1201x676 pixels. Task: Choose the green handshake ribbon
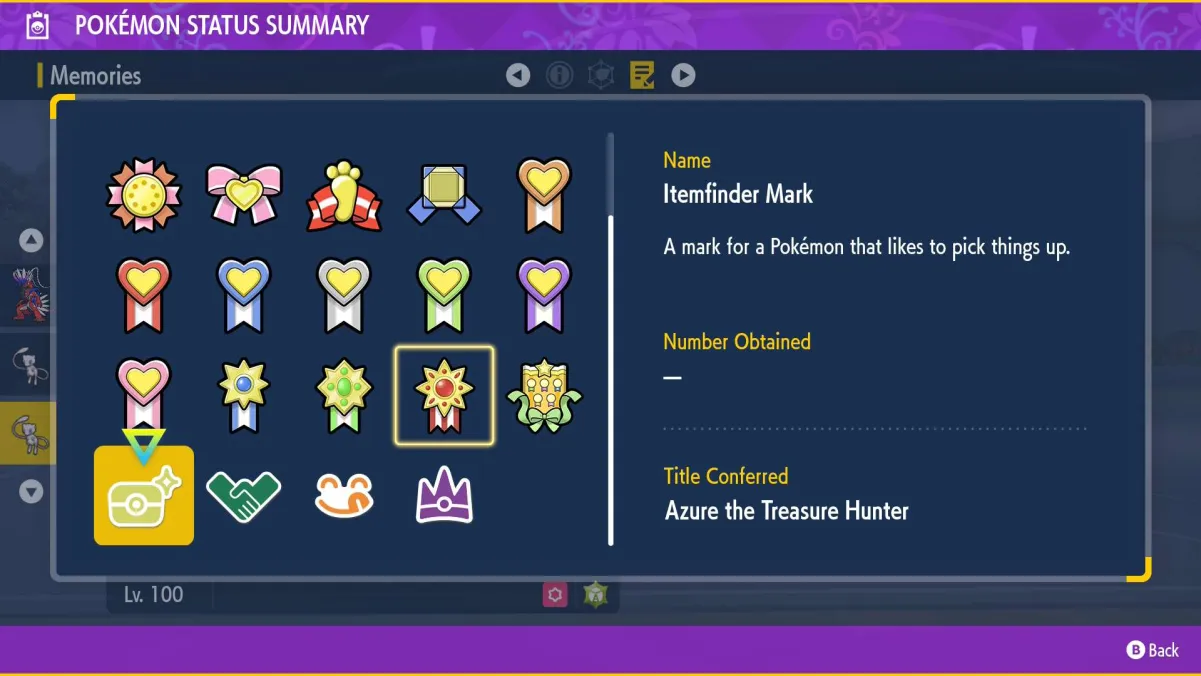243,496
